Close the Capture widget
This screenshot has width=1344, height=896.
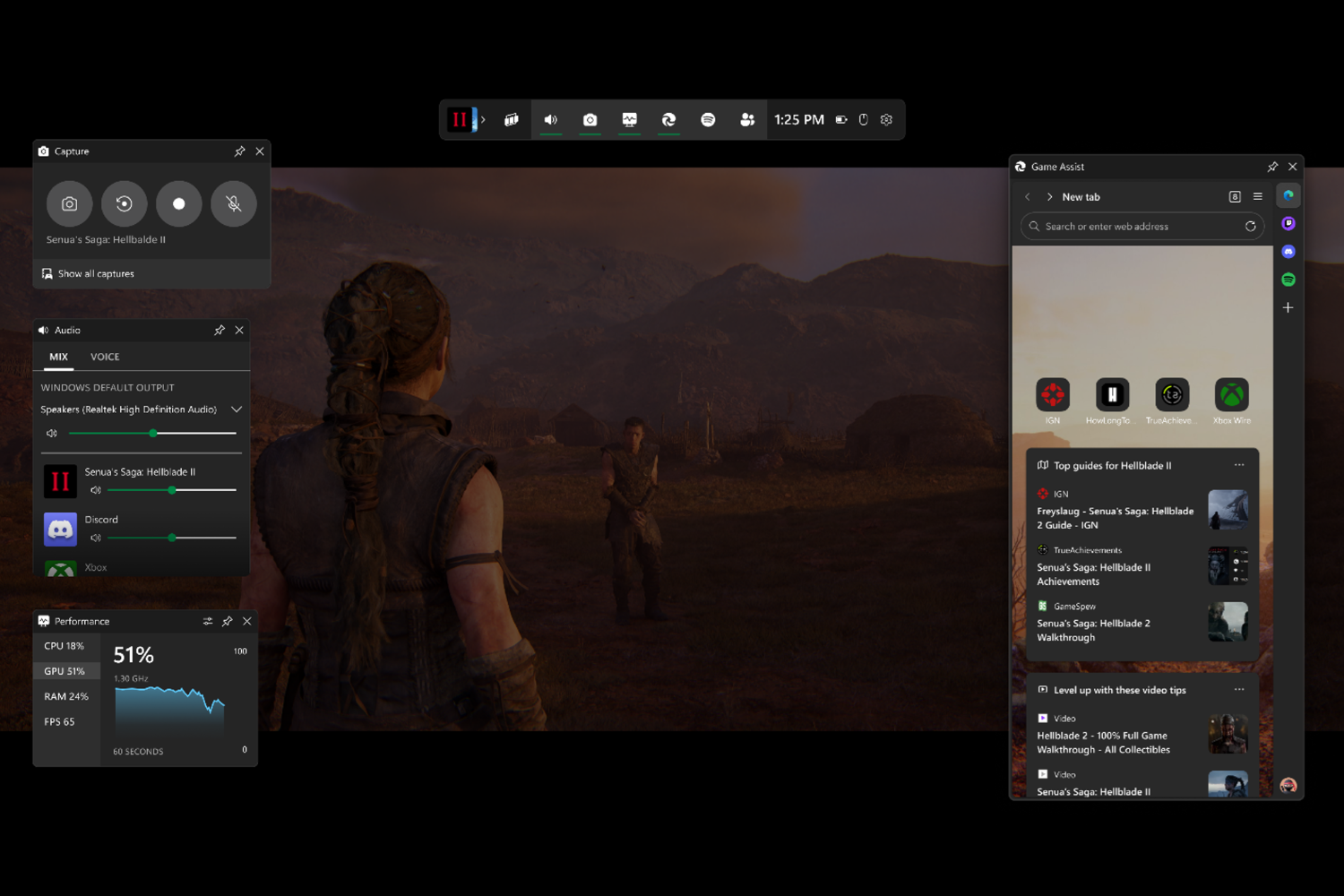[260, 151]
